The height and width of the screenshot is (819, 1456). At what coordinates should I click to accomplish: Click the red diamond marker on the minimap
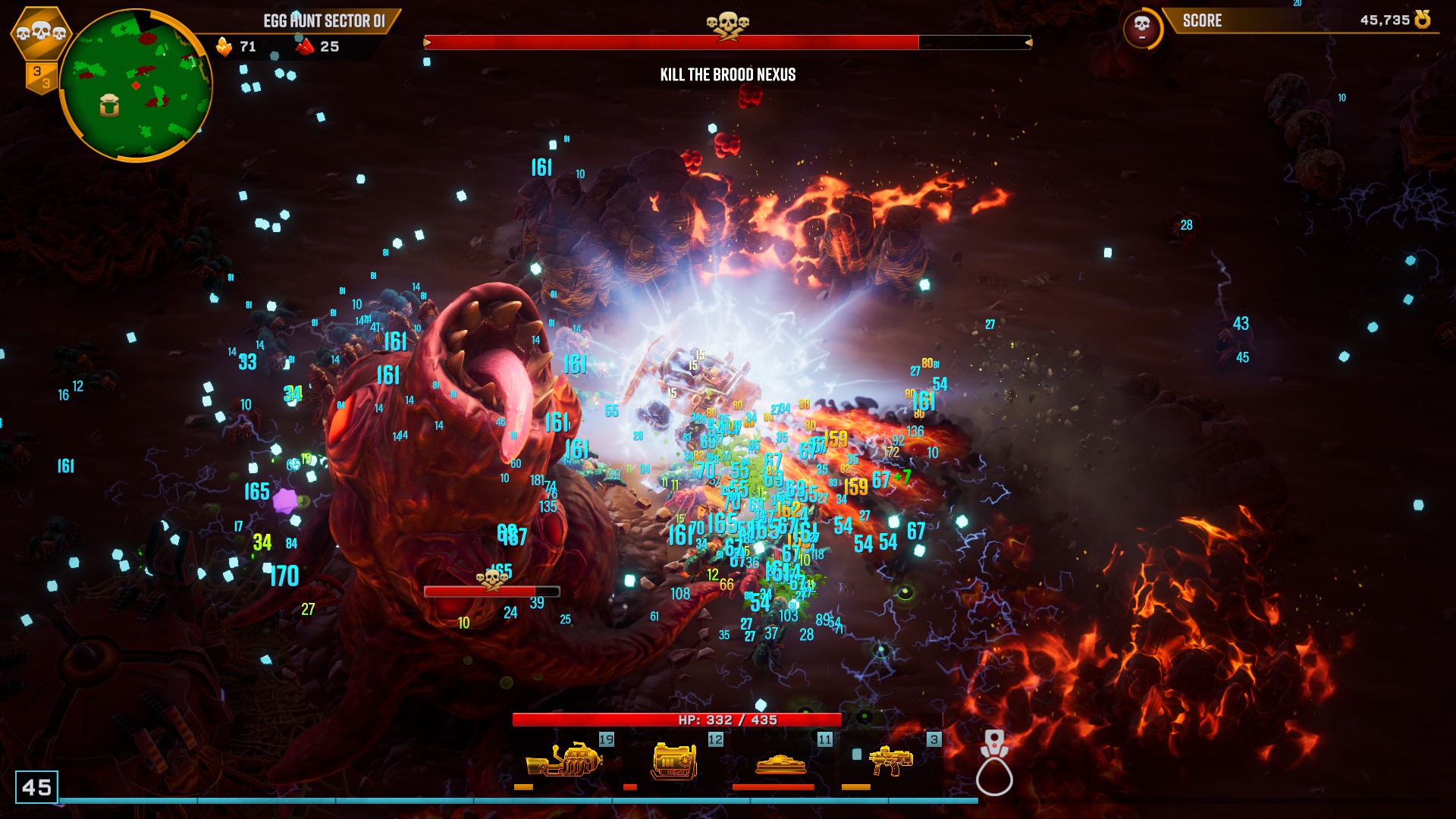pos(136,84)
